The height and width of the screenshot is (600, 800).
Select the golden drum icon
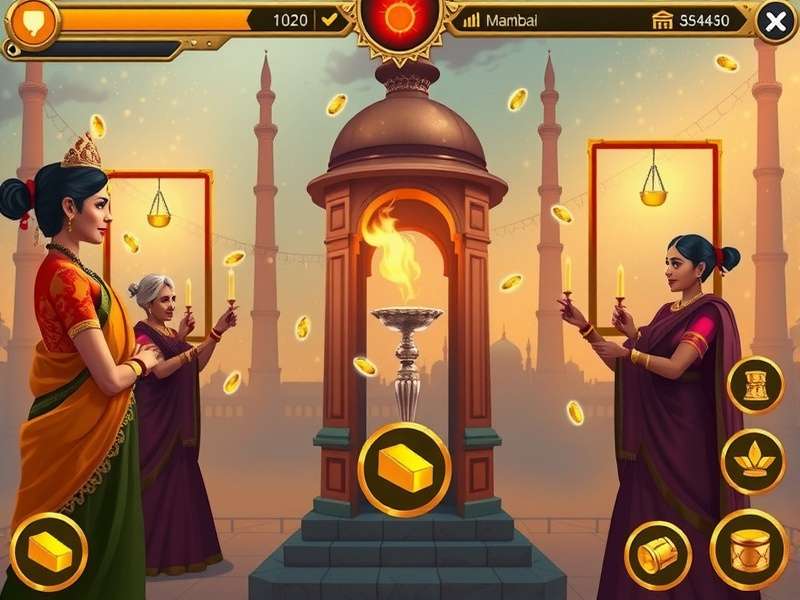coord(749,550)
